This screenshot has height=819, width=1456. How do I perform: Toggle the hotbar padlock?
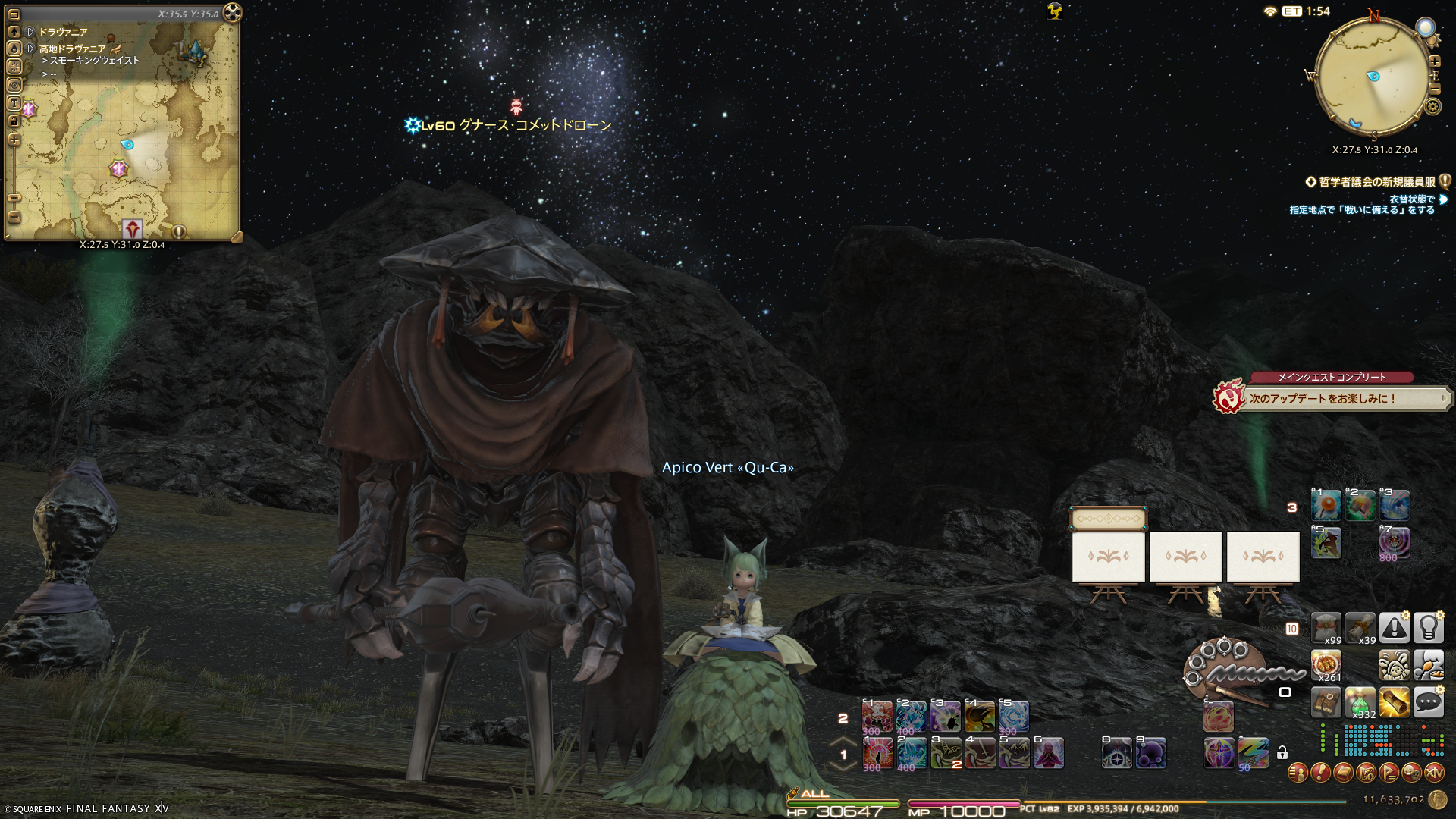click(1282, 753)
